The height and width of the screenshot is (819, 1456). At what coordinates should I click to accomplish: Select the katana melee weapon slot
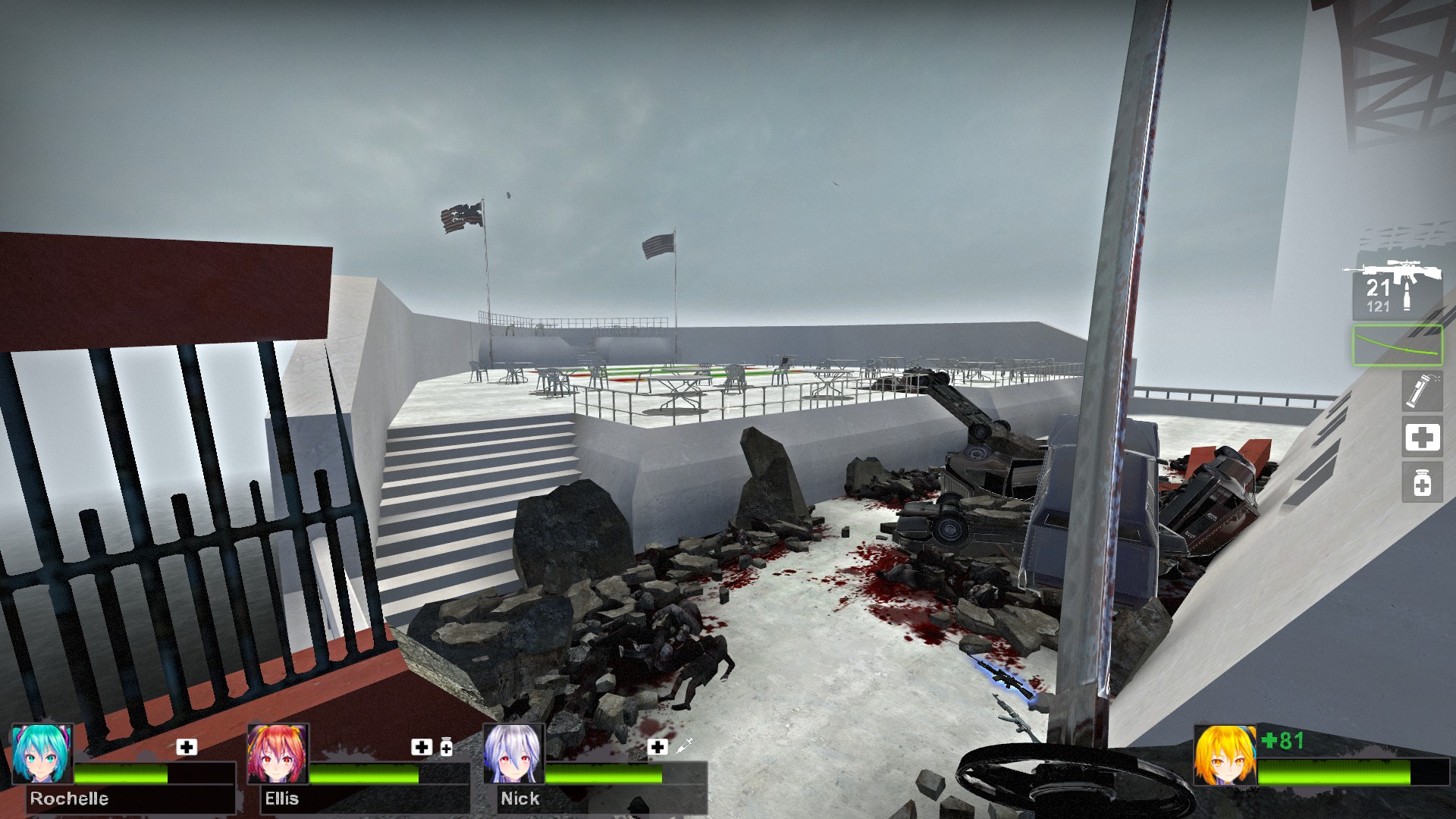tap(1397, 346)
